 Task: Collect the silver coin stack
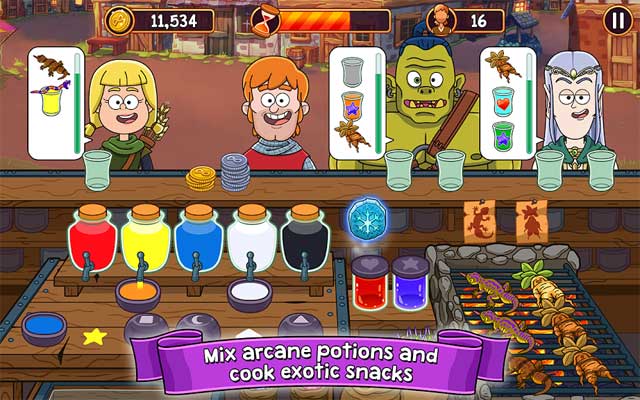coord(235,172)
